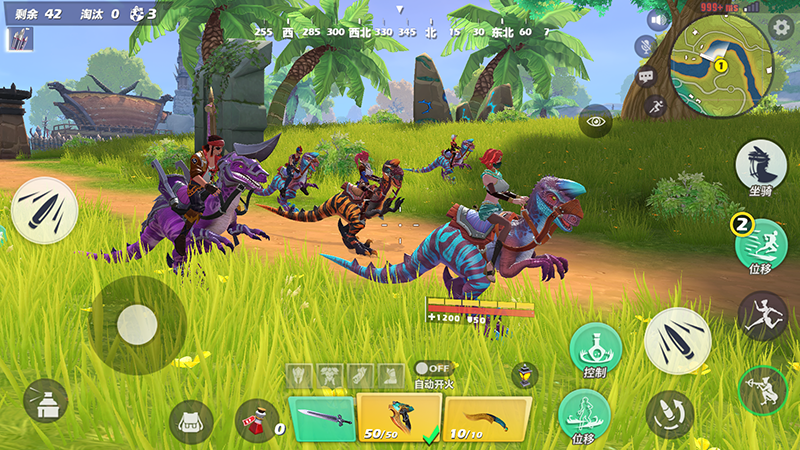Select the sword weapon slot
The height and width of the screenshot is (450, 800).
tap(322, 418)
